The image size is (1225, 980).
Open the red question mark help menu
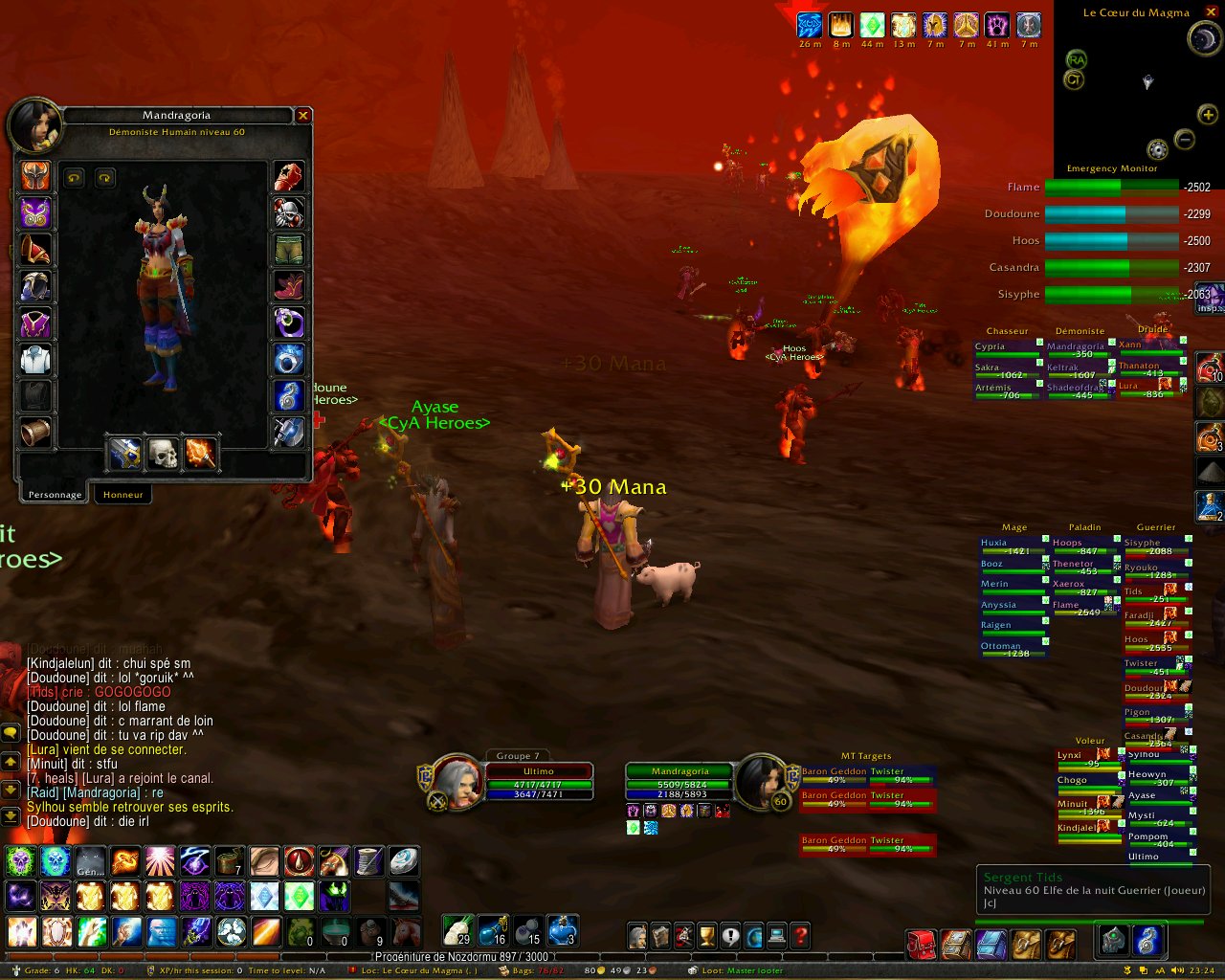point(800,936)
